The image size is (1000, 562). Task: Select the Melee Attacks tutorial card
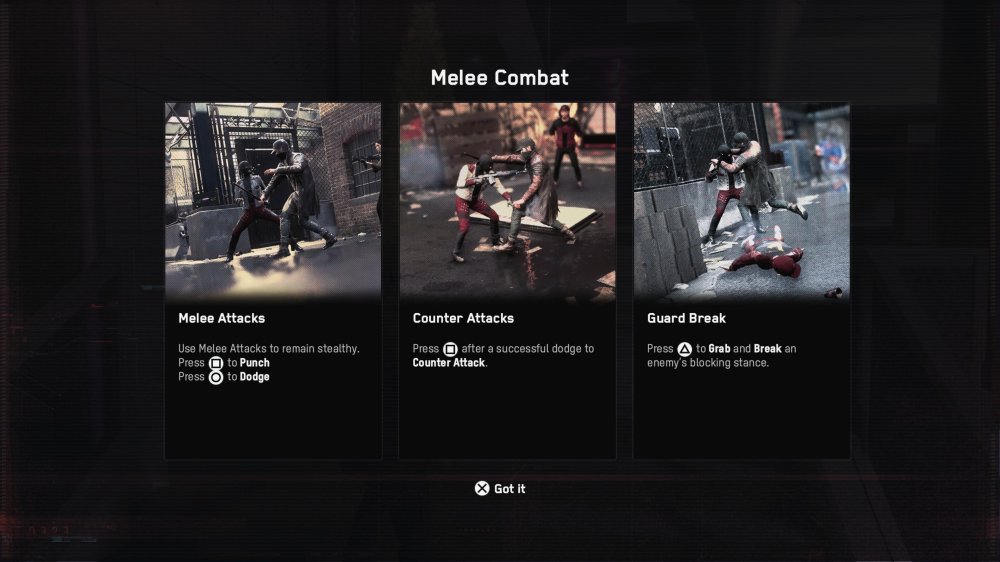(x=273, y=280)
